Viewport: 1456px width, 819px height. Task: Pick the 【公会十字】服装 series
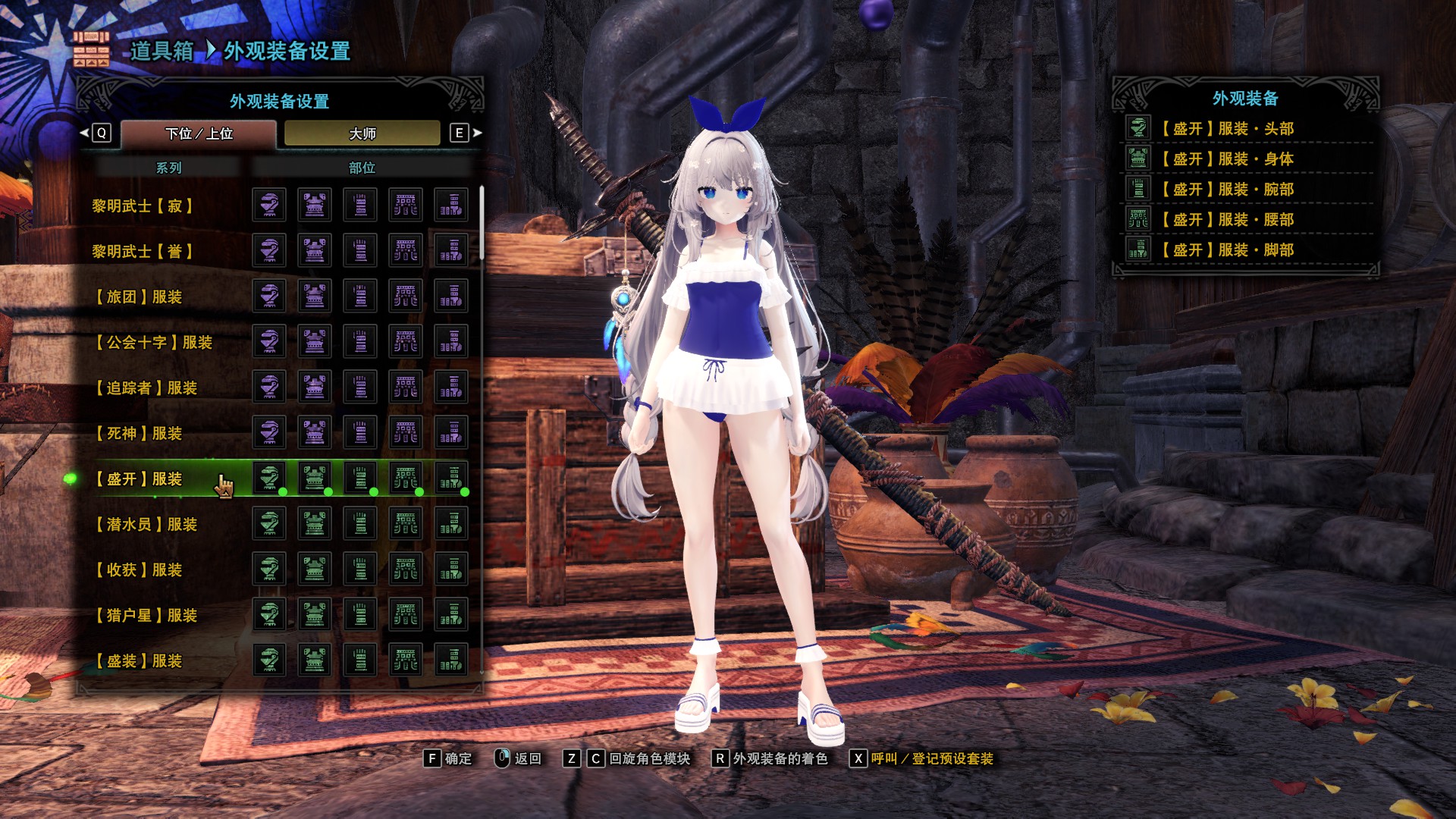pos(154,342)
